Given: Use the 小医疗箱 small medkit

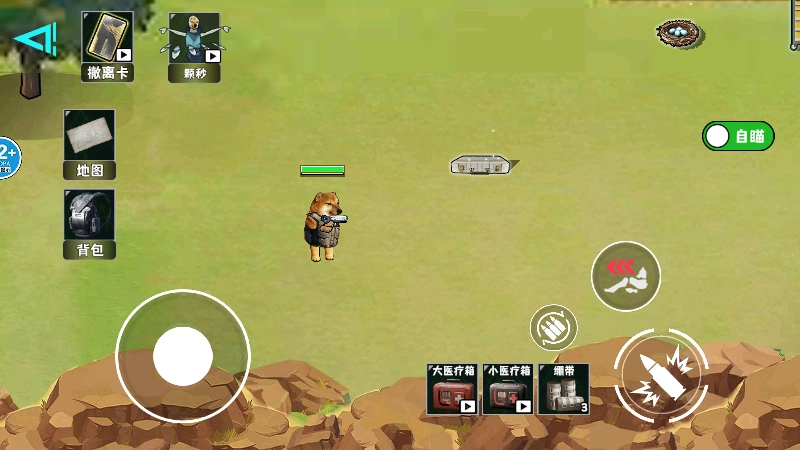Looking at the screenshot, I should tap(507, 389).
